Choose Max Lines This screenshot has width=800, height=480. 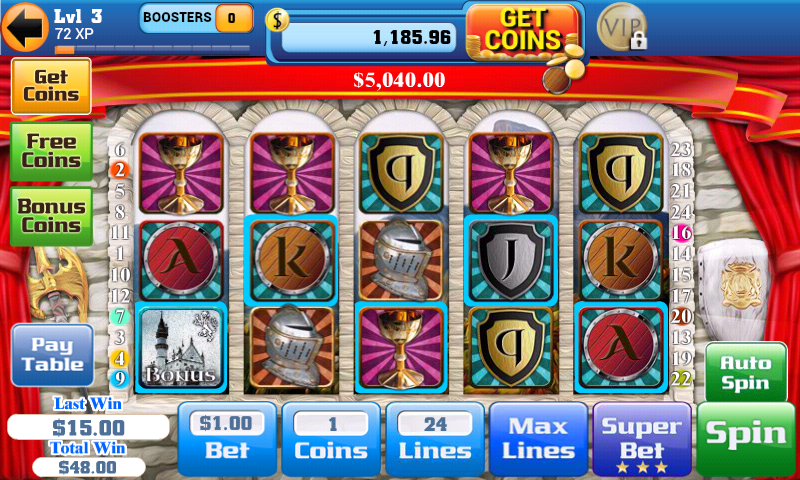pyautogui.click(x=538, y=438)
